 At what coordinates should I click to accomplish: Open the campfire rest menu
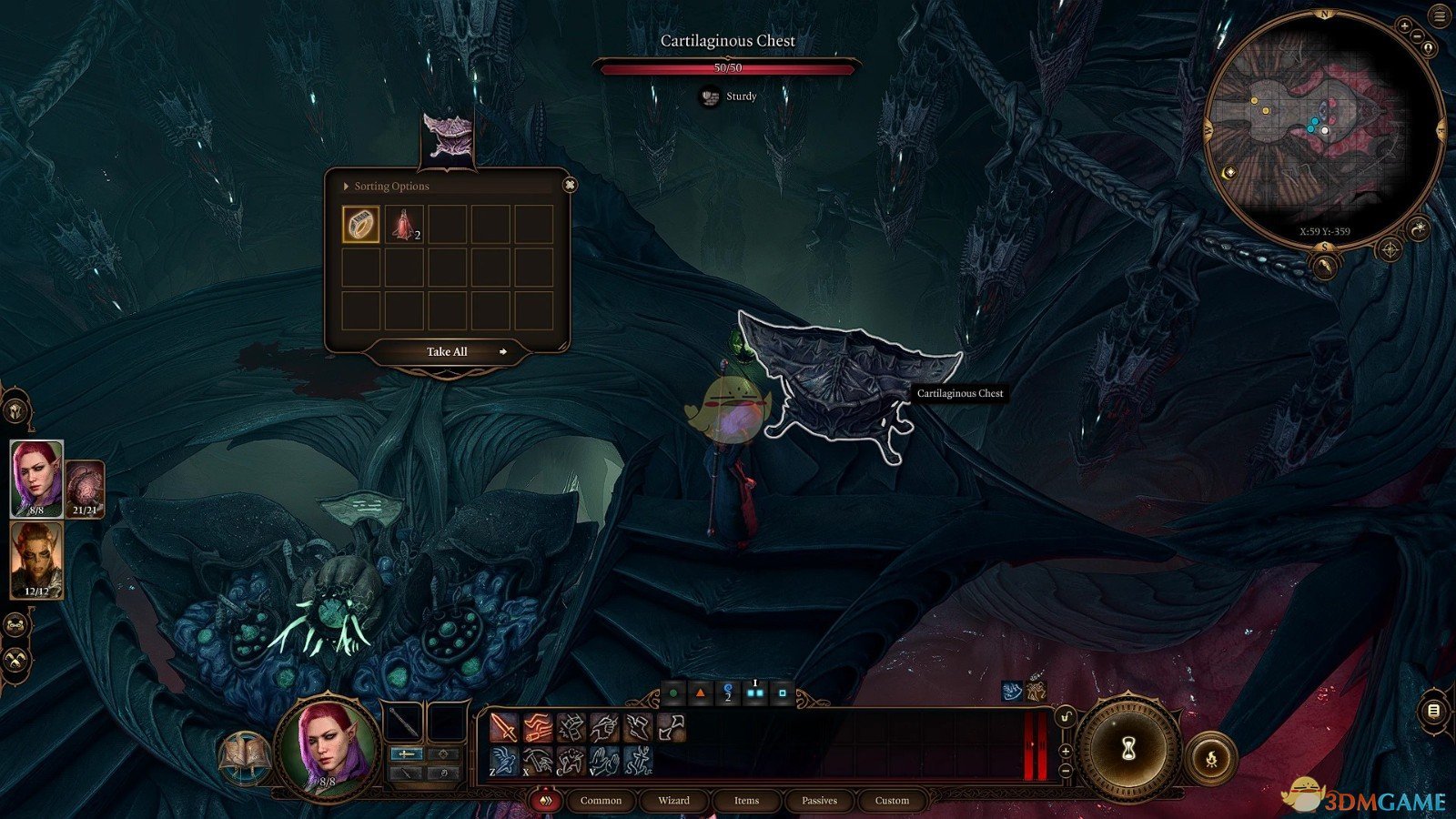click(x=1211, y=756)
